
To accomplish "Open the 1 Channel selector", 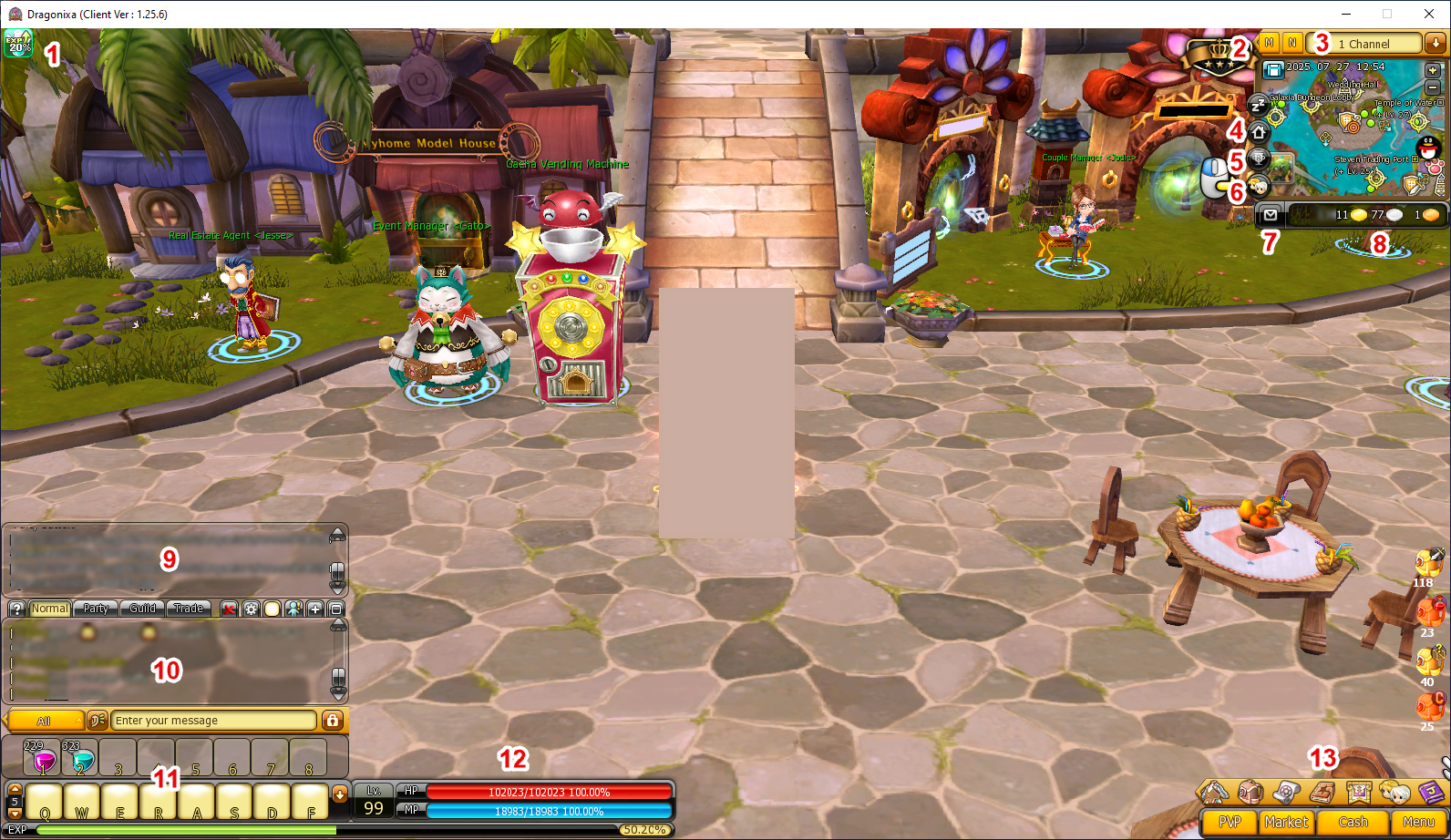I will pyautogui.click(x=1364, y=44).
